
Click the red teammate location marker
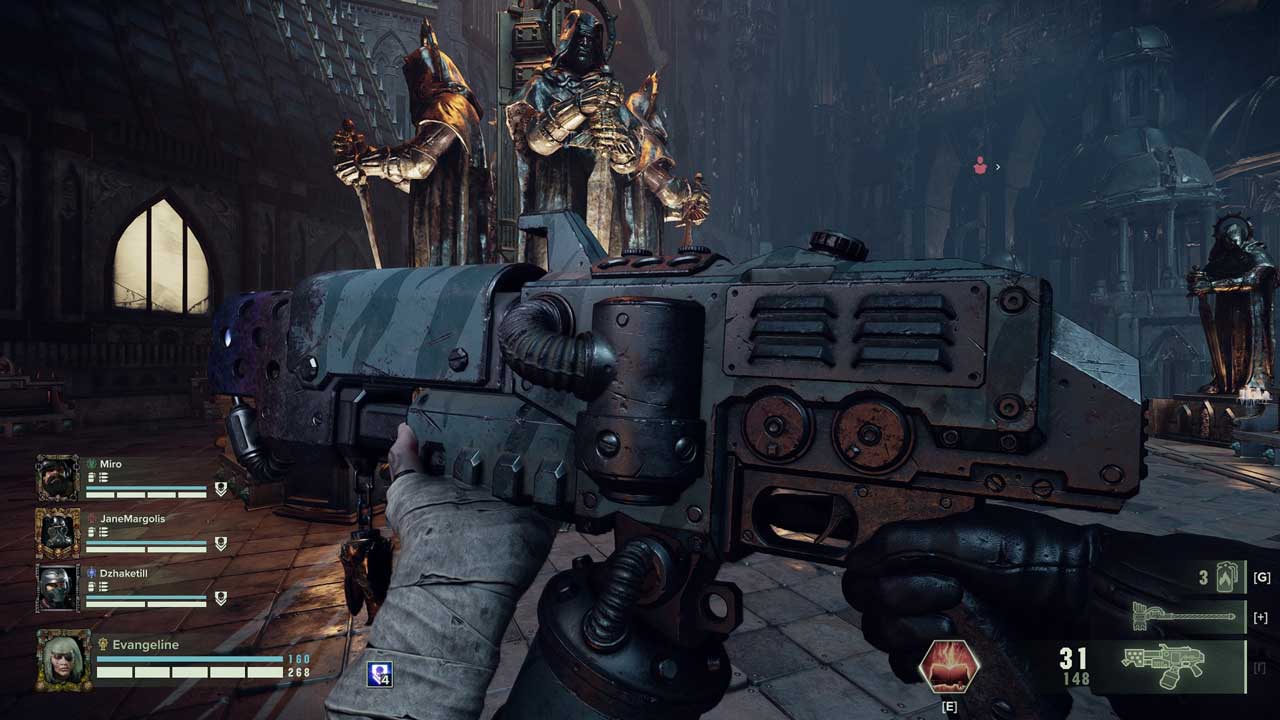pyautogui.click(x=980, y=167)
